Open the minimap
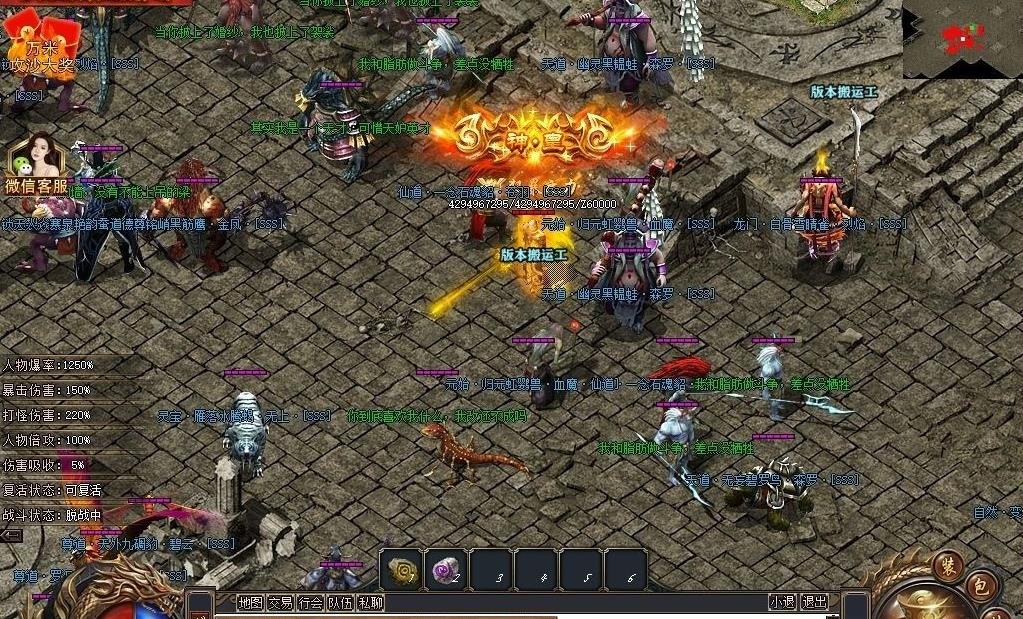Viewport: 1023px width, 619px height. (x=962, y=39)
